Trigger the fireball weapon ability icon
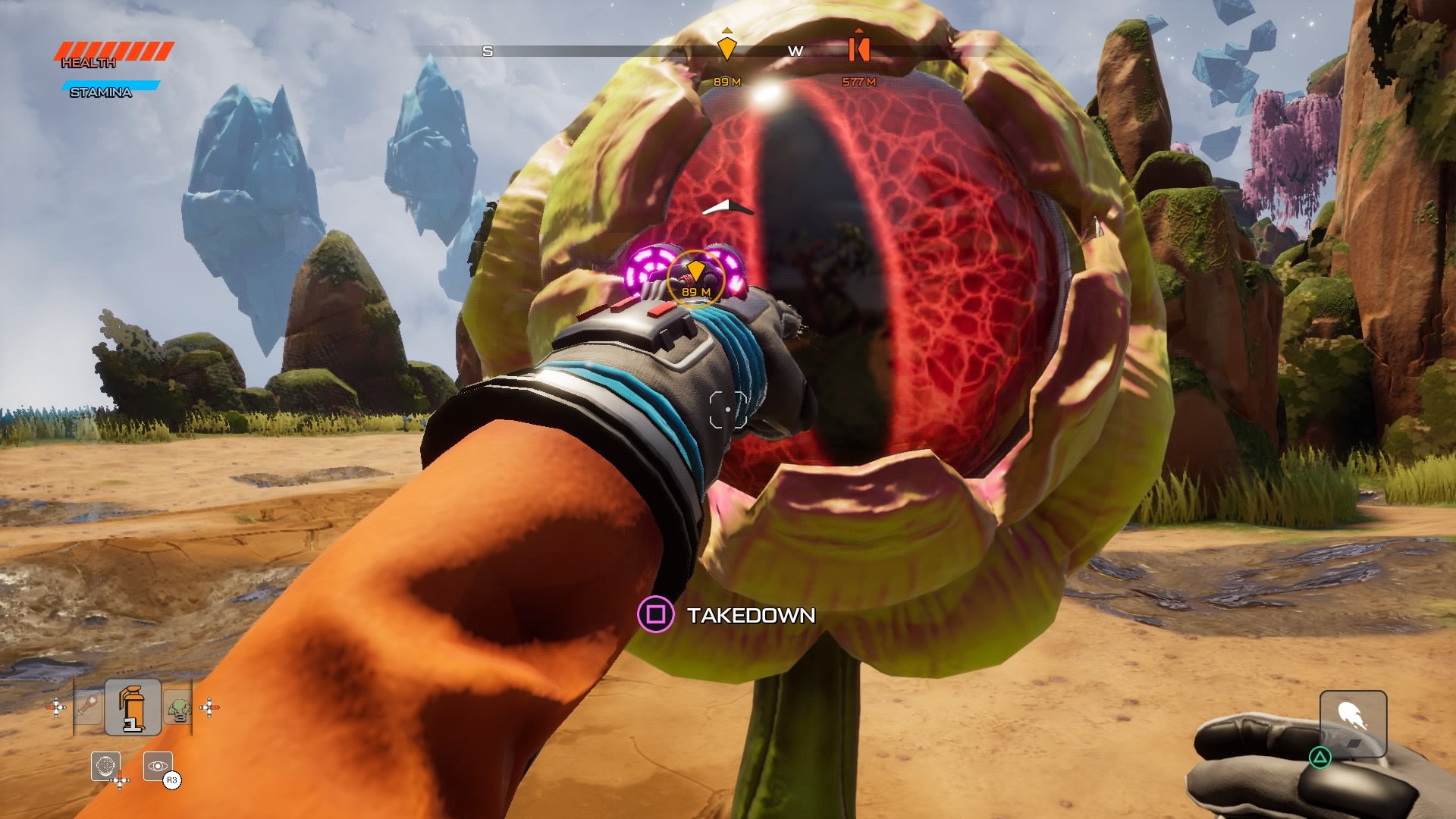 point(1353,723)
